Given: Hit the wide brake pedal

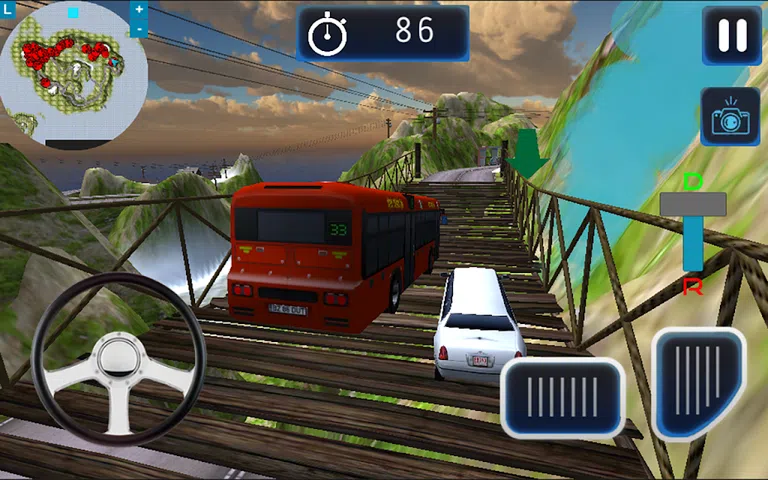Looking at the screenshot, I should [x=562, y=397].
